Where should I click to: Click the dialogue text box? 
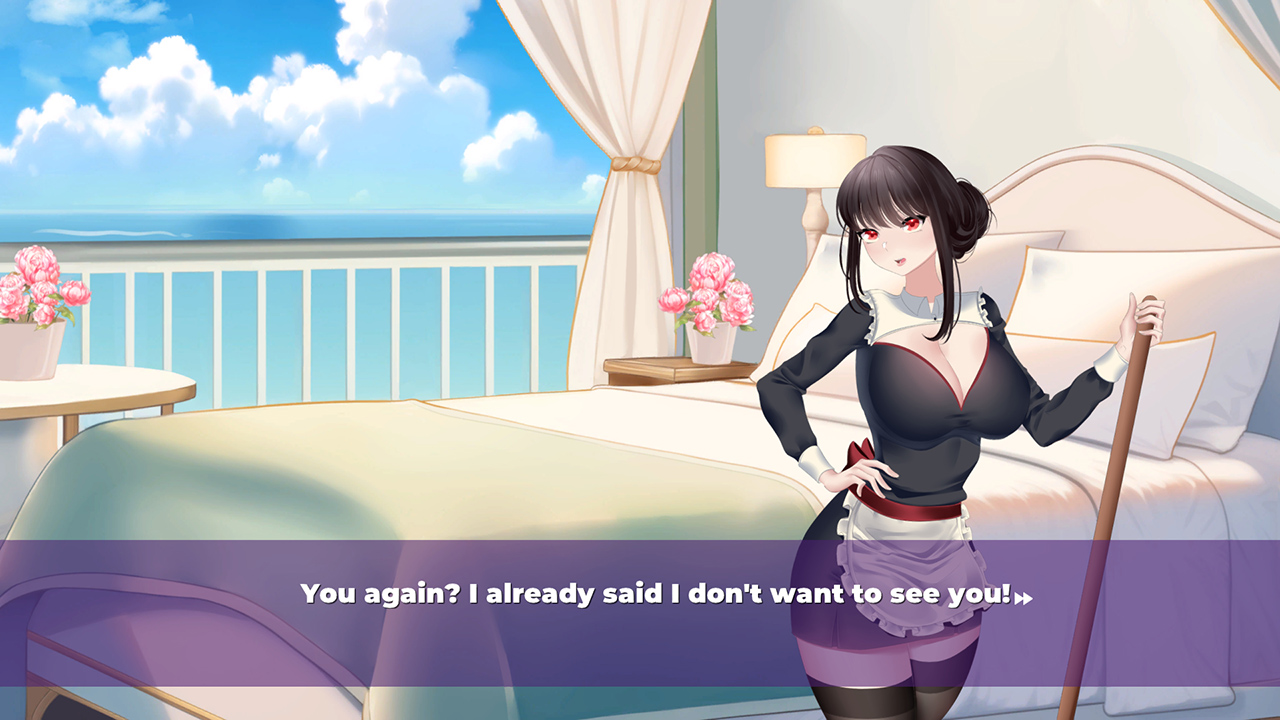[x=640, y=592]
